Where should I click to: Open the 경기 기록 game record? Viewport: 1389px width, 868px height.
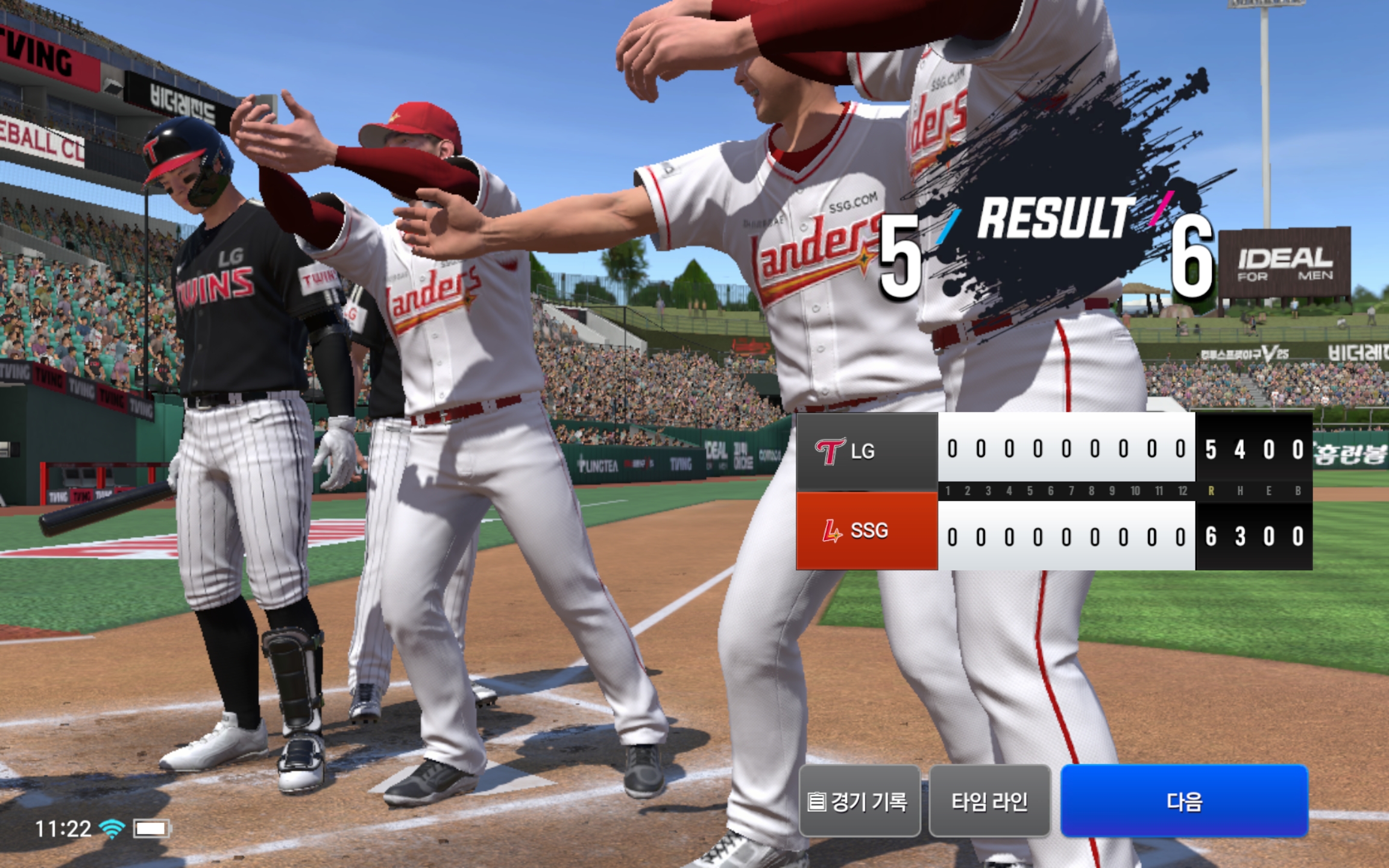(859, 801)
